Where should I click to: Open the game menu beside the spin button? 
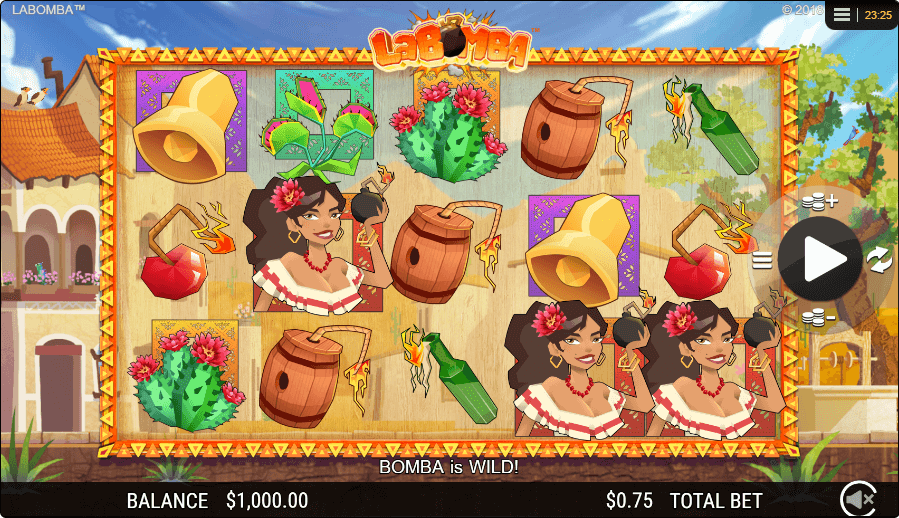point(762,261)
